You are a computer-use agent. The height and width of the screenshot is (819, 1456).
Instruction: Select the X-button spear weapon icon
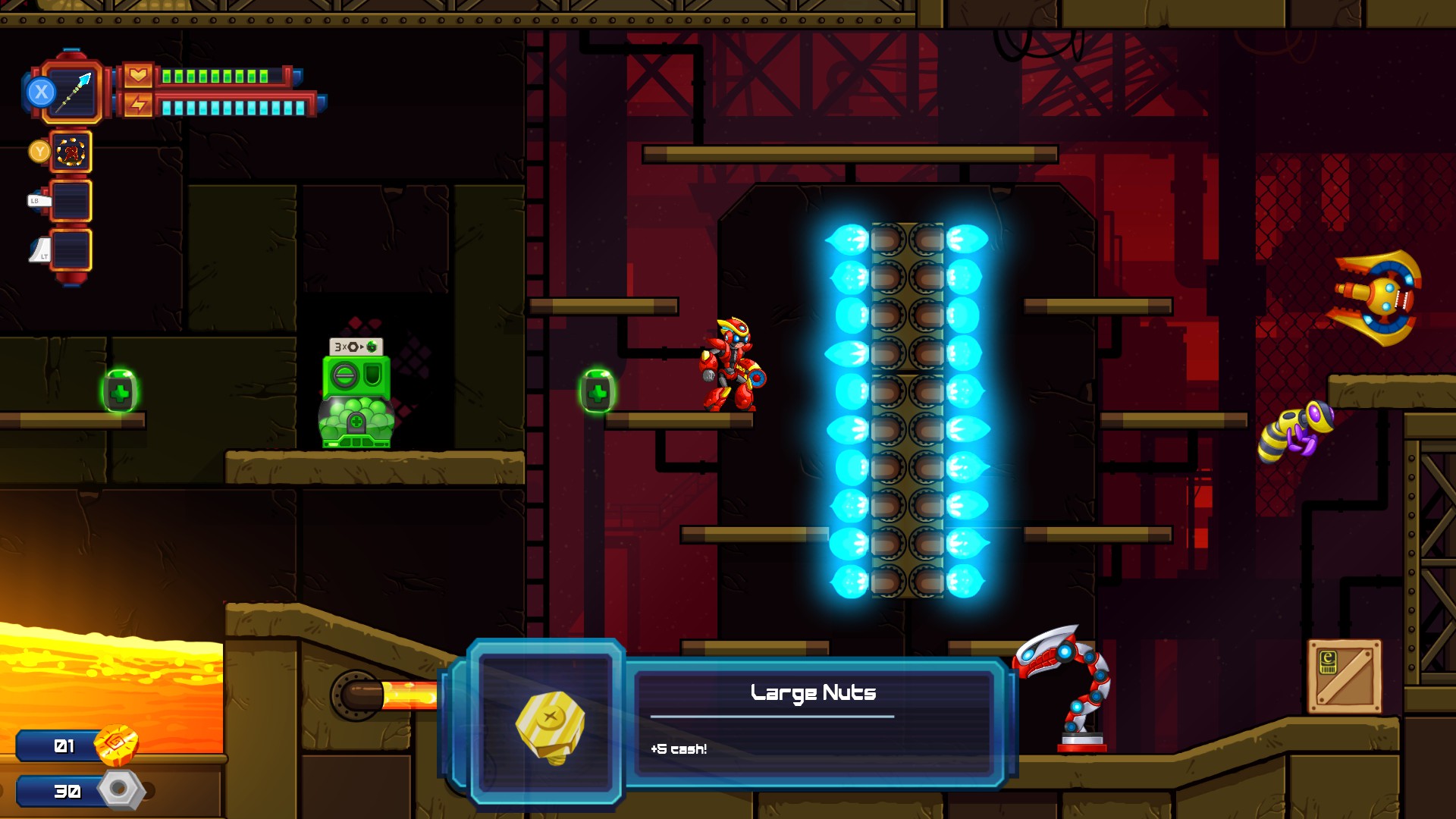pyautogui.click(x=72, y=91)
